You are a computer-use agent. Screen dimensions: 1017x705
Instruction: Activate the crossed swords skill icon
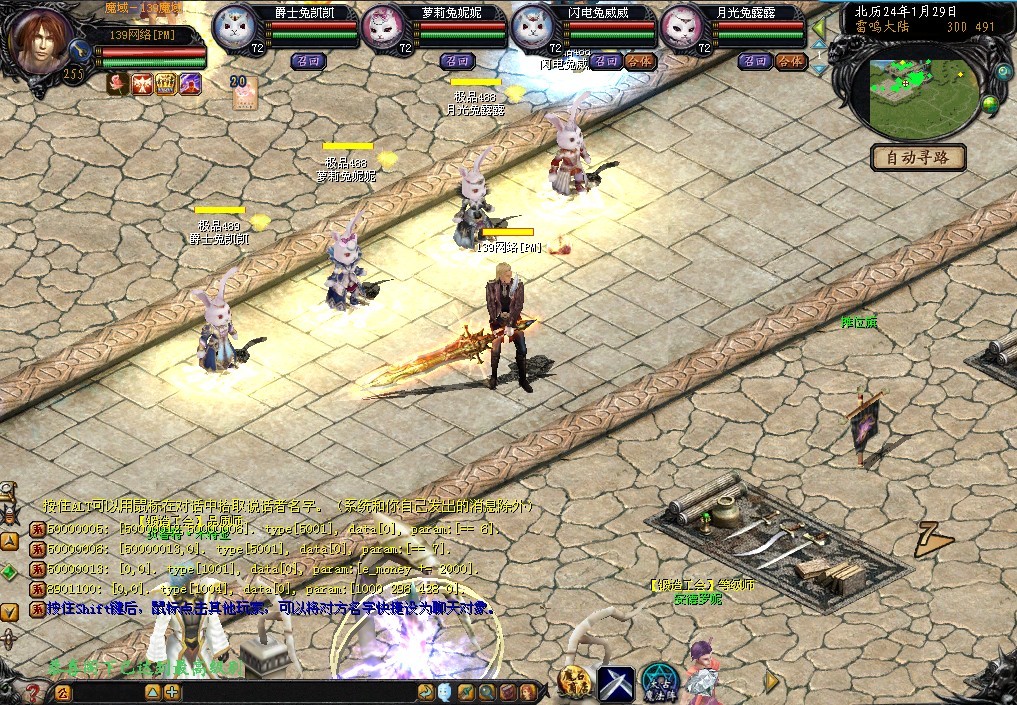(616, 684)
